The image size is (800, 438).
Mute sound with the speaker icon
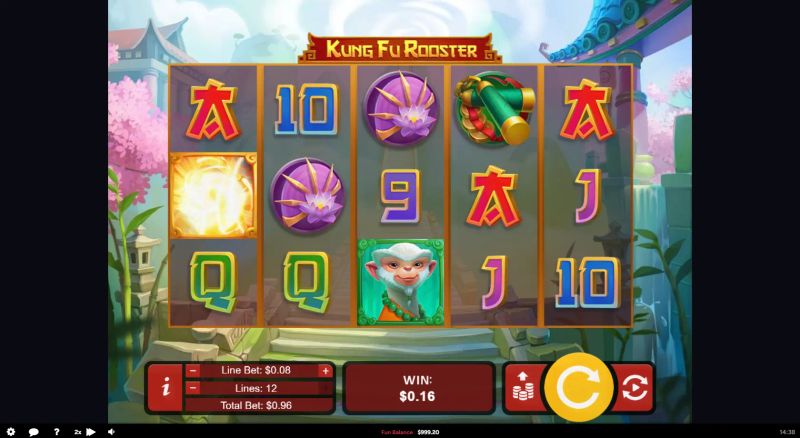click(110, 432)
